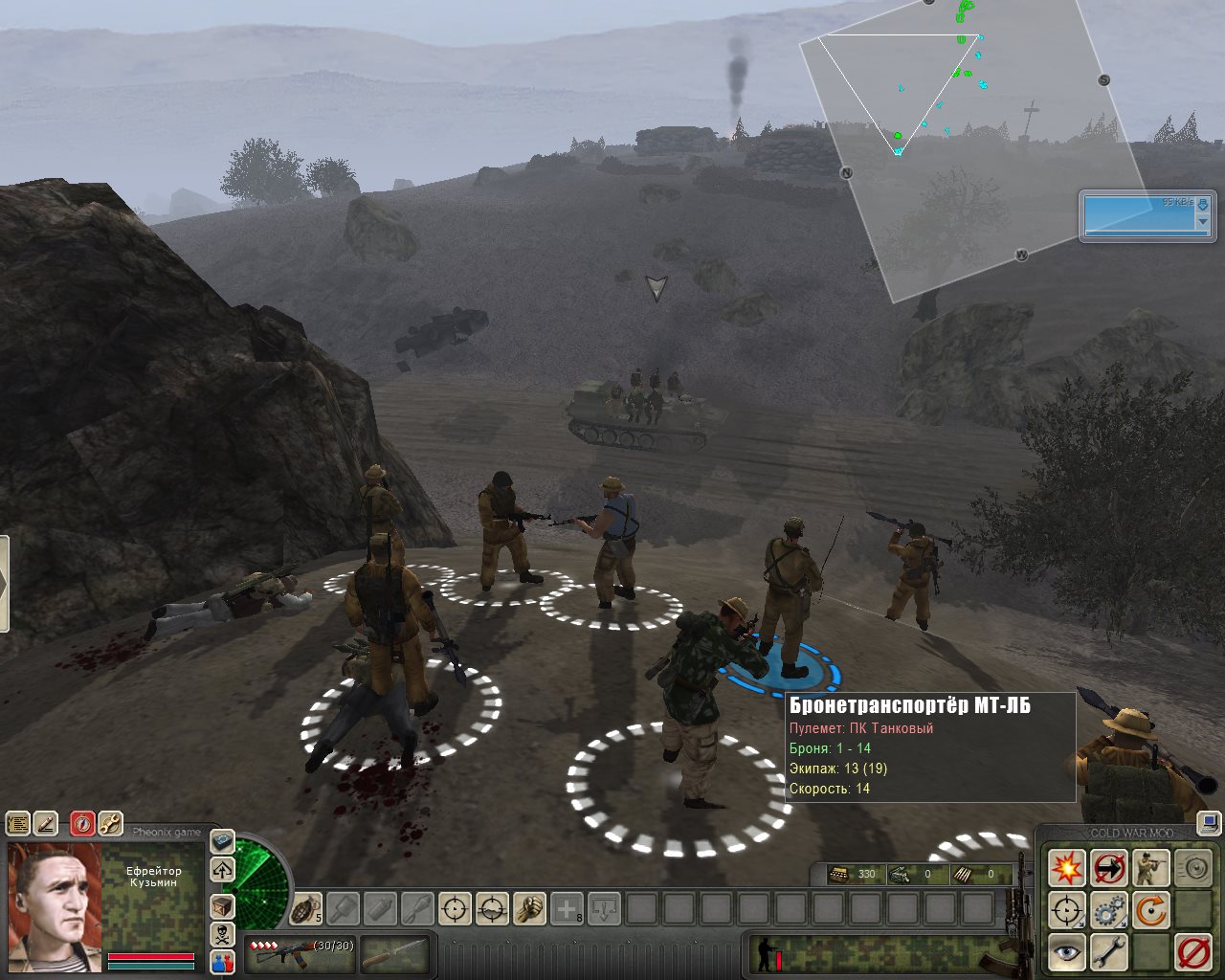The image size is (1225, 980).
Task: Activate the blue eye command
Action: (1066, 953)
